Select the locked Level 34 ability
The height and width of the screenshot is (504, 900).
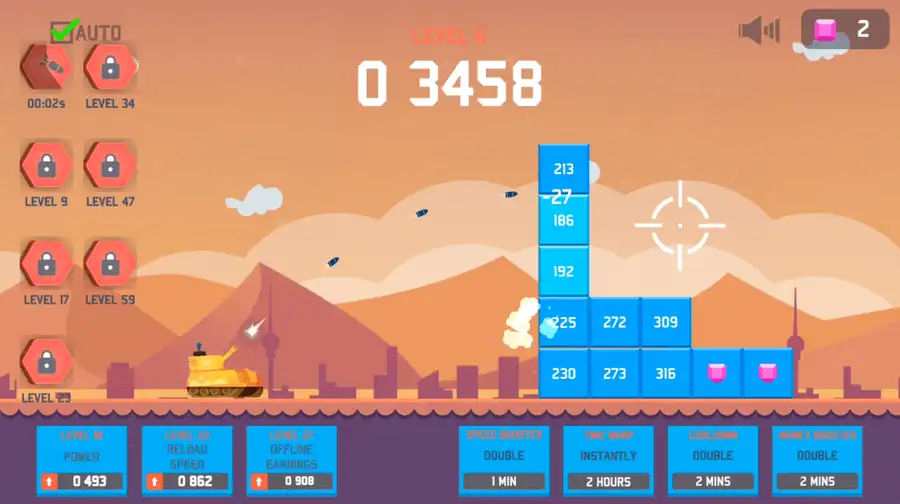pyautogui.click(x=109, y=68)
